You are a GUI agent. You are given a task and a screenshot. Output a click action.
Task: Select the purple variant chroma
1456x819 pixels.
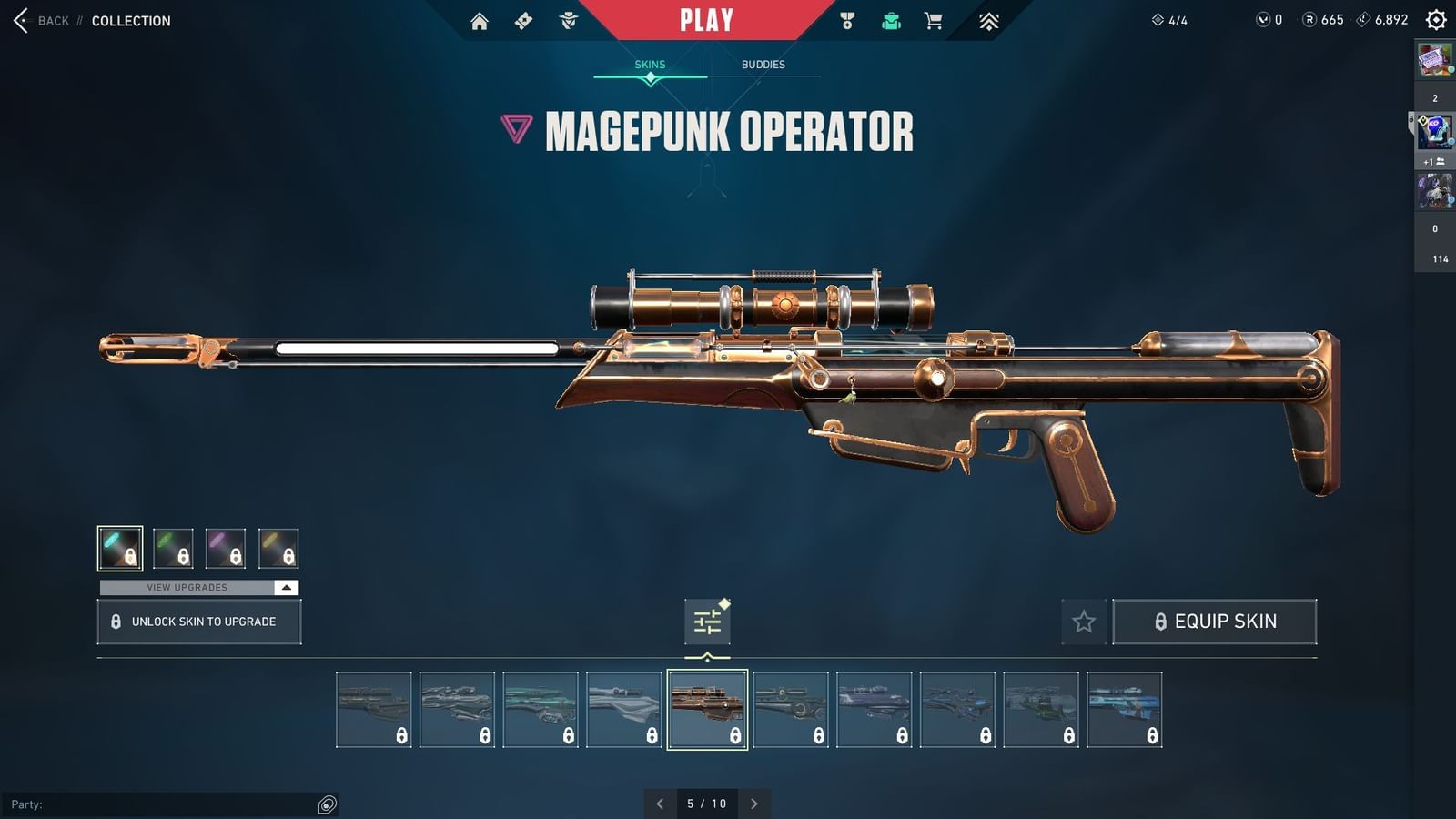[x=227, y=548]
